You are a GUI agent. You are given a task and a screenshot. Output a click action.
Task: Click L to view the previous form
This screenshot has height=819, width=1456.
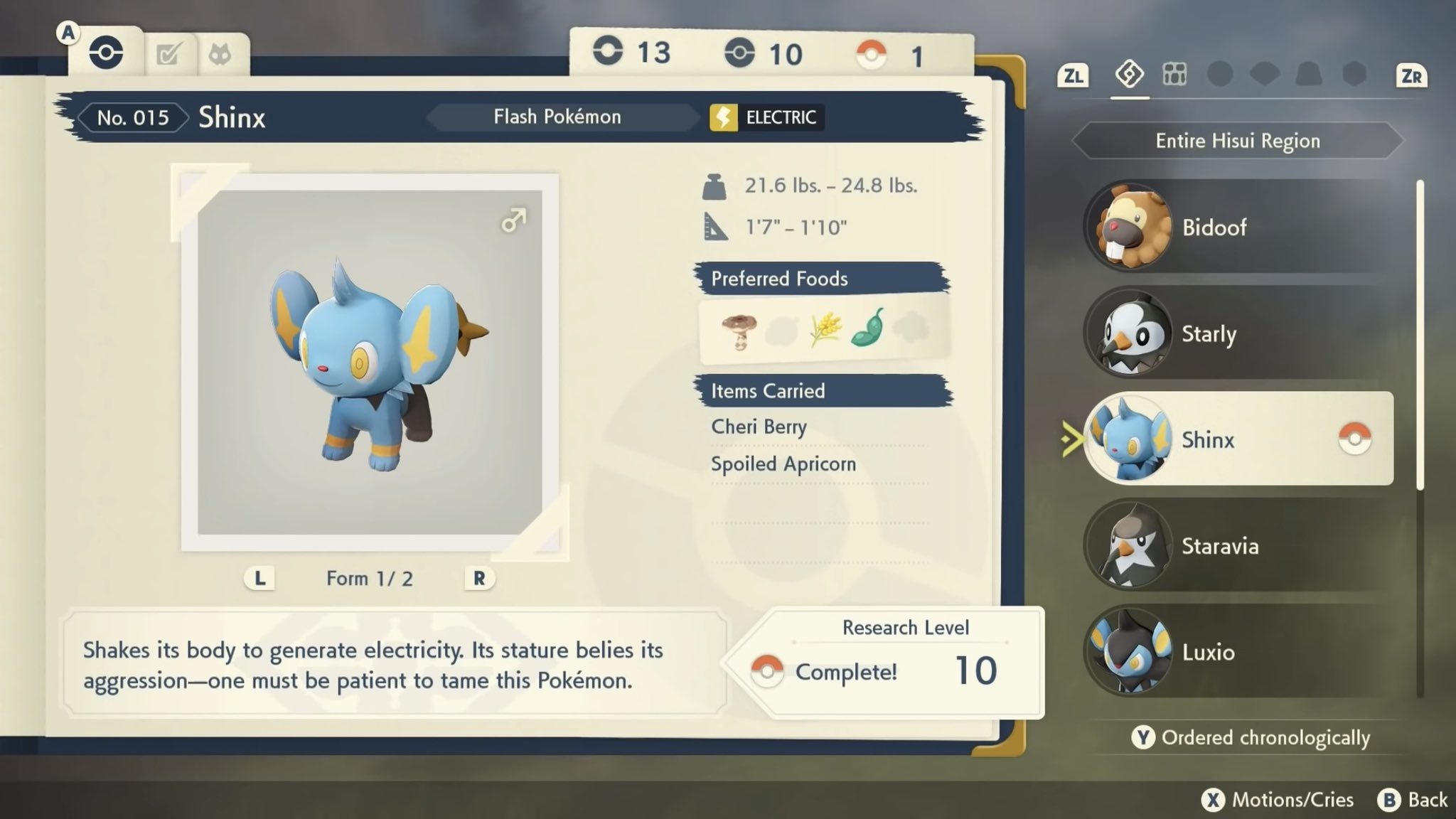(x=259, y=578)
